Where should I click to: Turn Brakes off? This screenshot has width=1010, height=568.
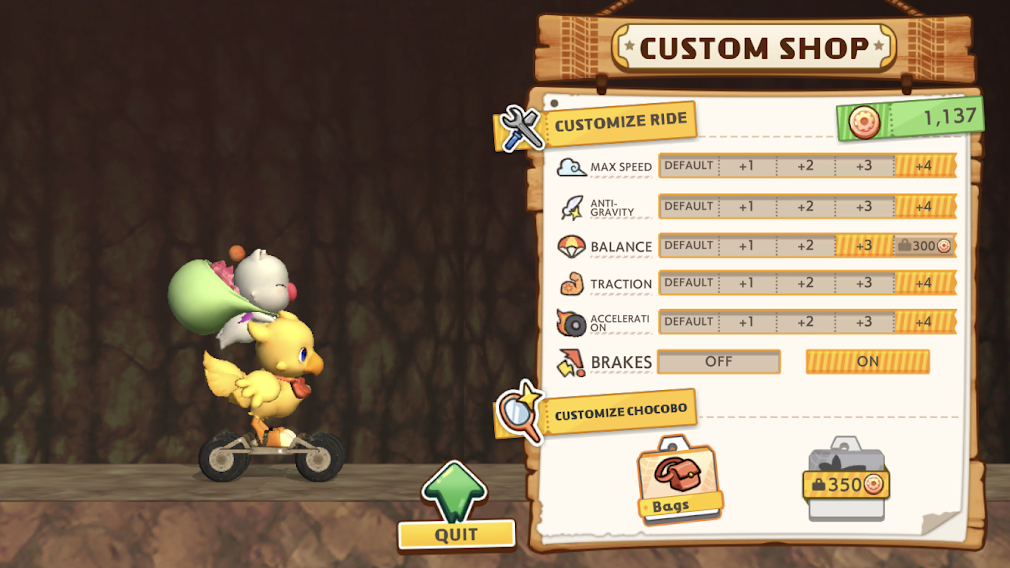pyautogui.click(x=719, y=361)
